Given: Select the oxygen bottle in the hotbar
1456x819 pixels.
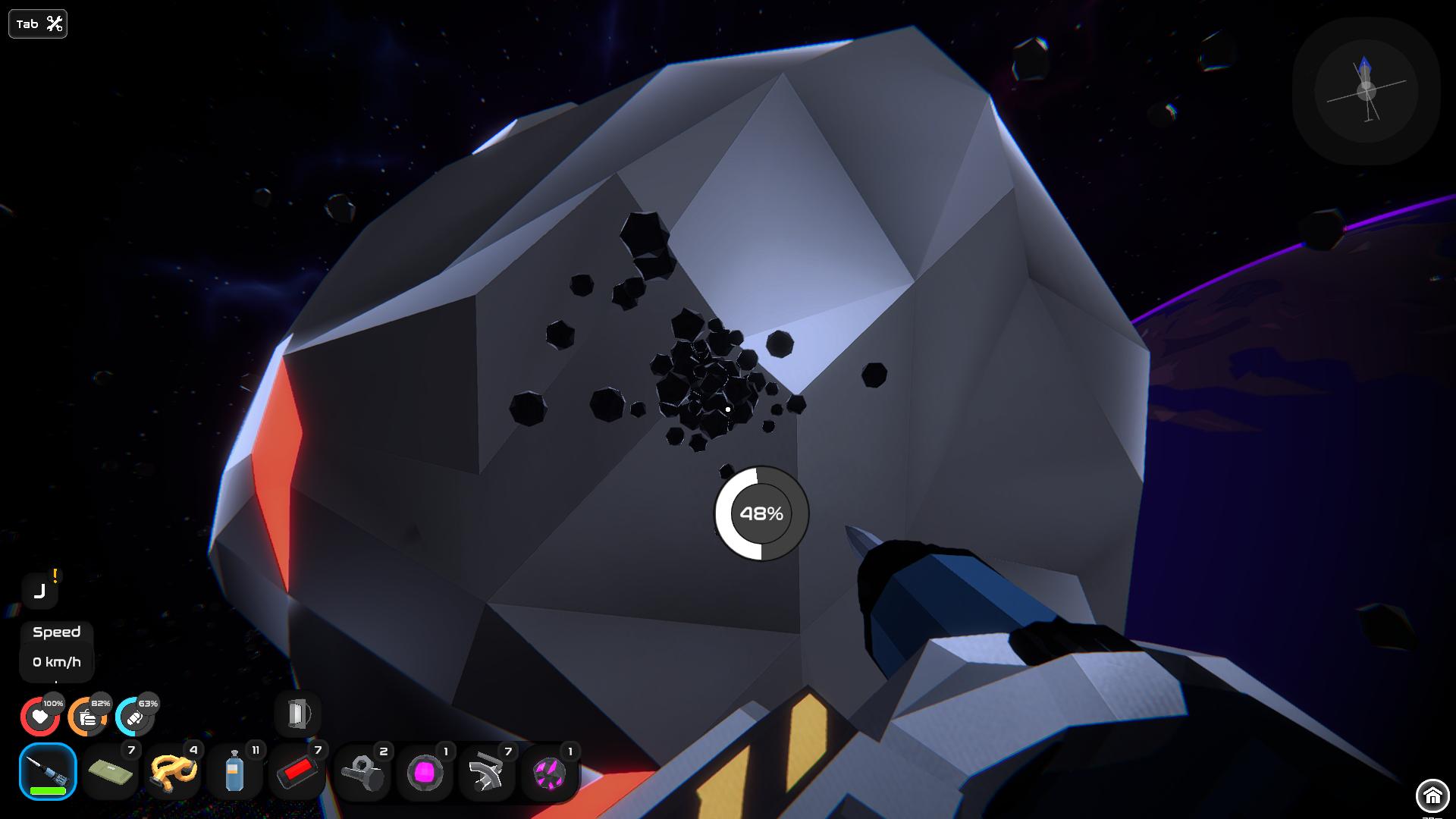Looking at the screenshot, I should point(236,772).
